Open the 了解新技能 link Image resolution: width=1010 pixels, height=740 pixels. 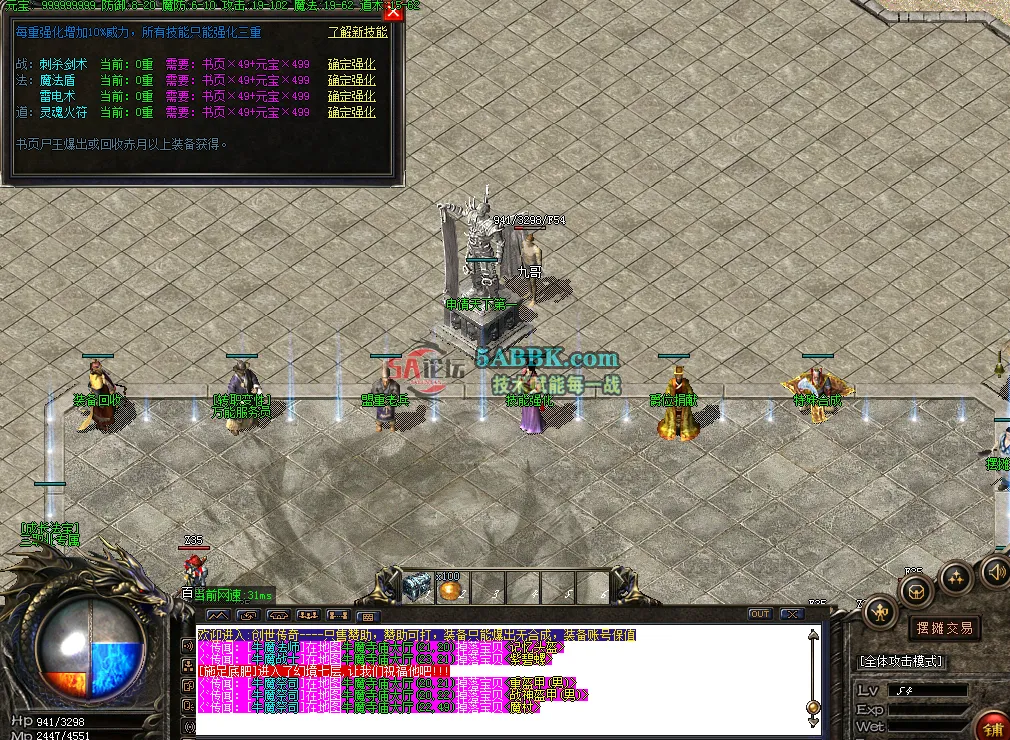pos(357,32)
